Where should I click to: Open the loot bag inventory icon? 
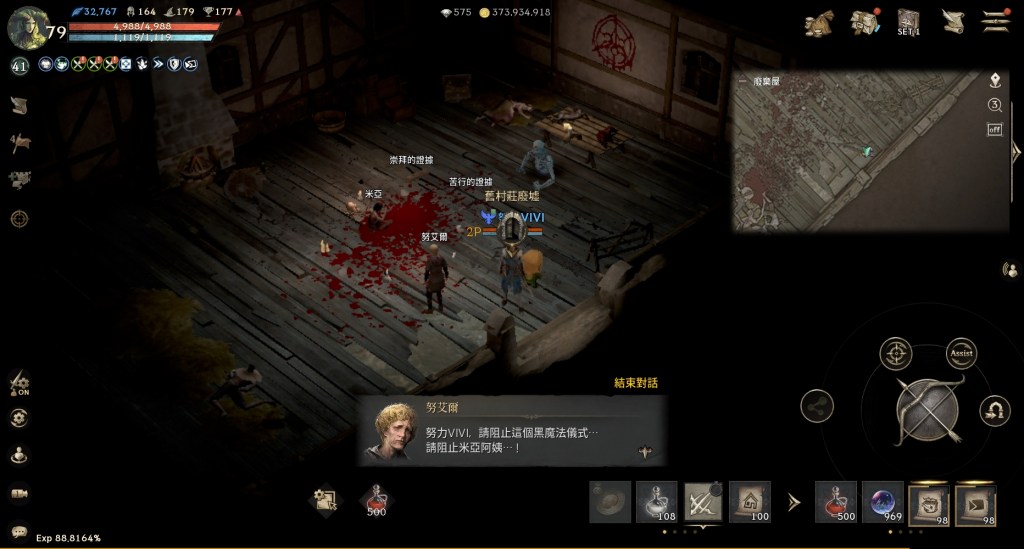tap(820, 22)
